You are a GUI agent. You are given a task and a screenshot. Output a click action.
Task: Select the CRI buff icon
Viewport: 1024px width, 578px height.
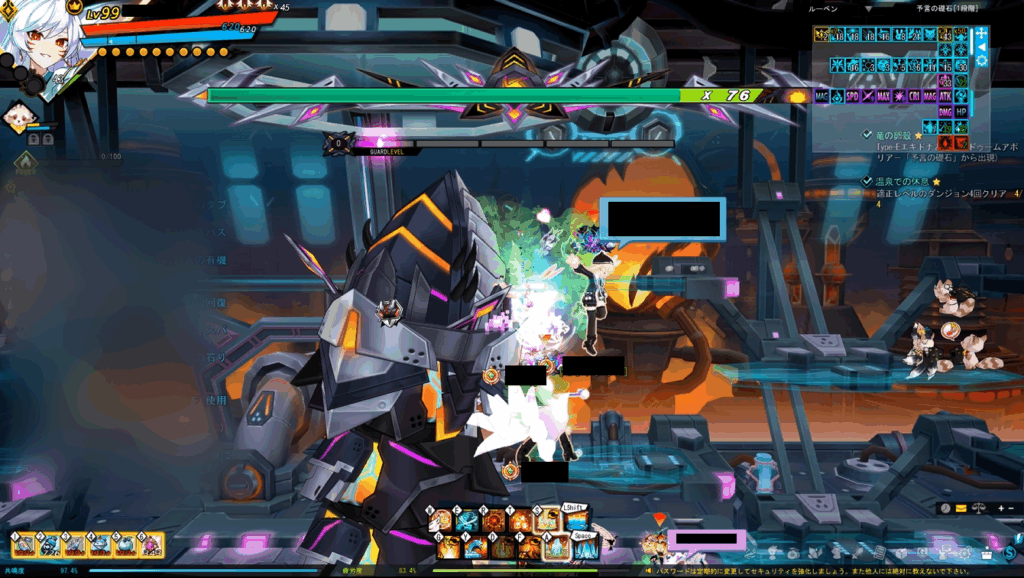coord(913,97)
